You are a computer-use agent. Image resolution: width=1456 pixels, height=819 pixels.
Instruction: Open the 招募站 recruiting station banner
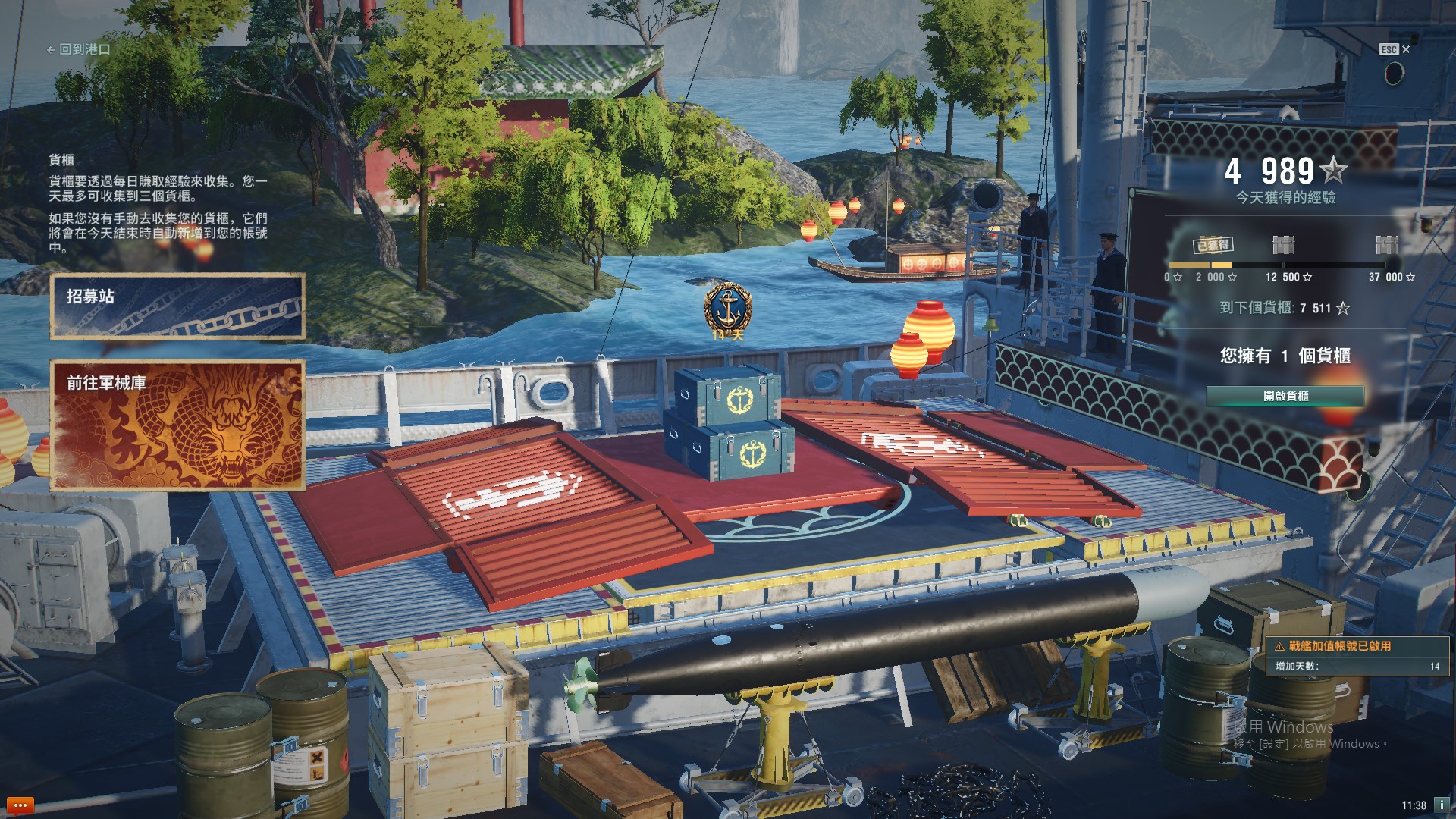pyautogui.click(x=178, y=306)
